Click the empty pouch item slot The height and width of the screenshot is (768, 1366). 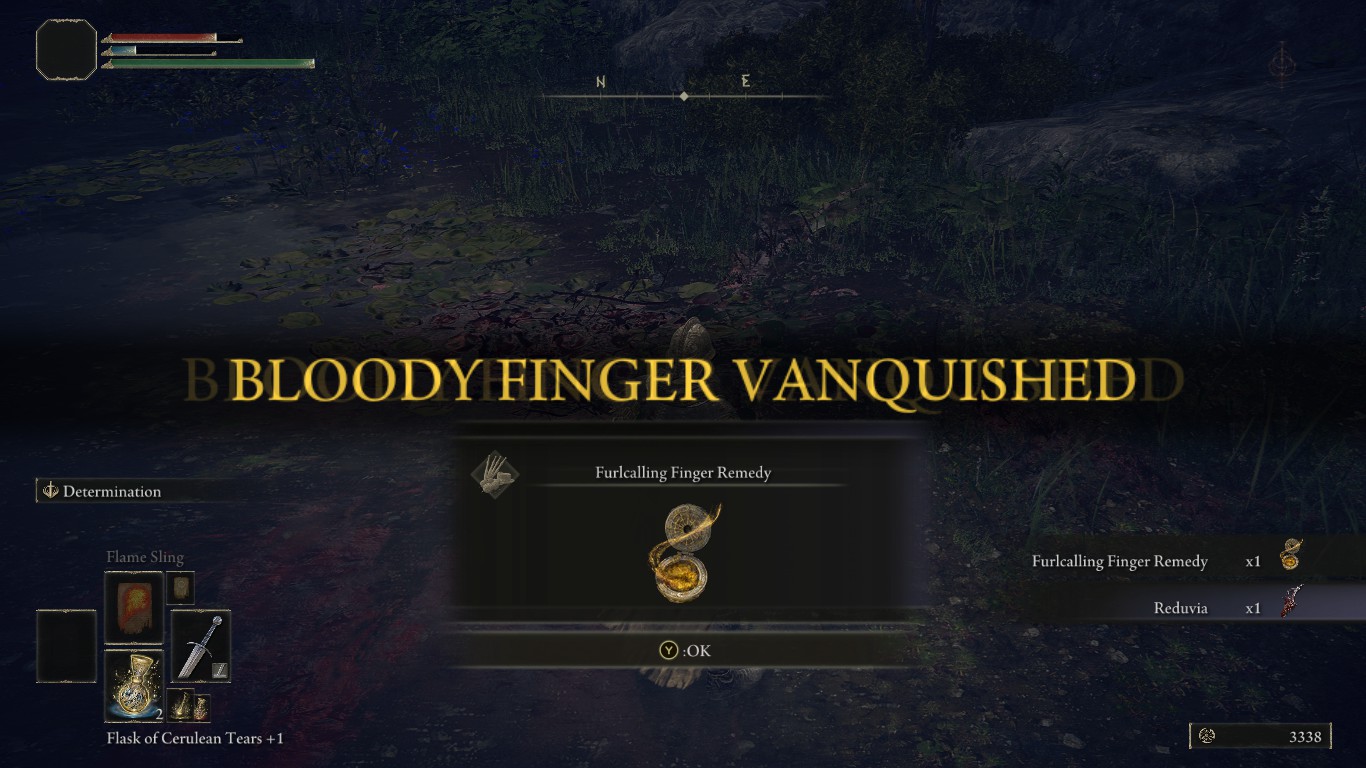(x=65, y=646)
